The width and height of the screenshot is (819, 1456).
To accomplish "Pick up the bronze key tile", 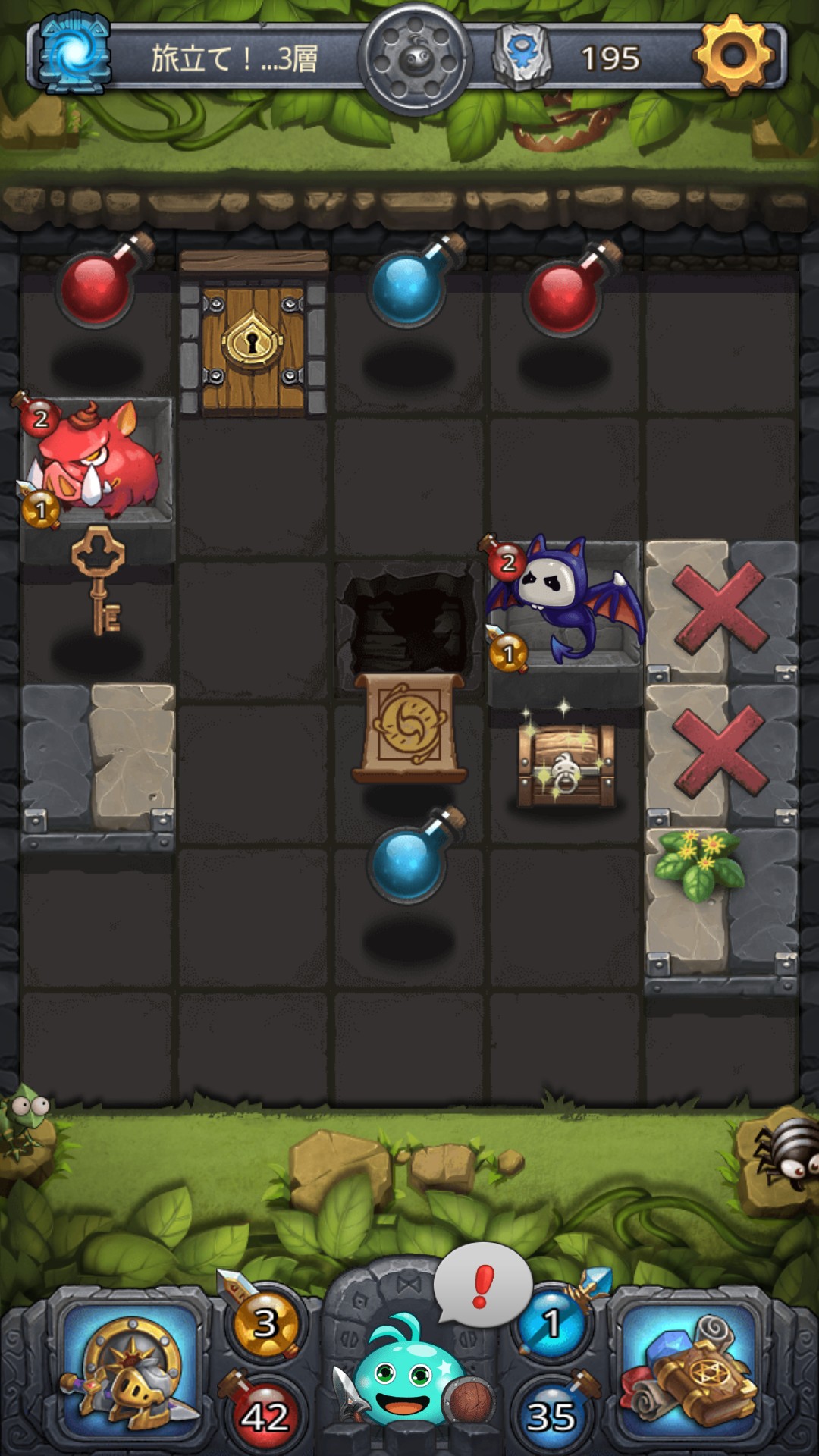I will [x=99, y=580].
